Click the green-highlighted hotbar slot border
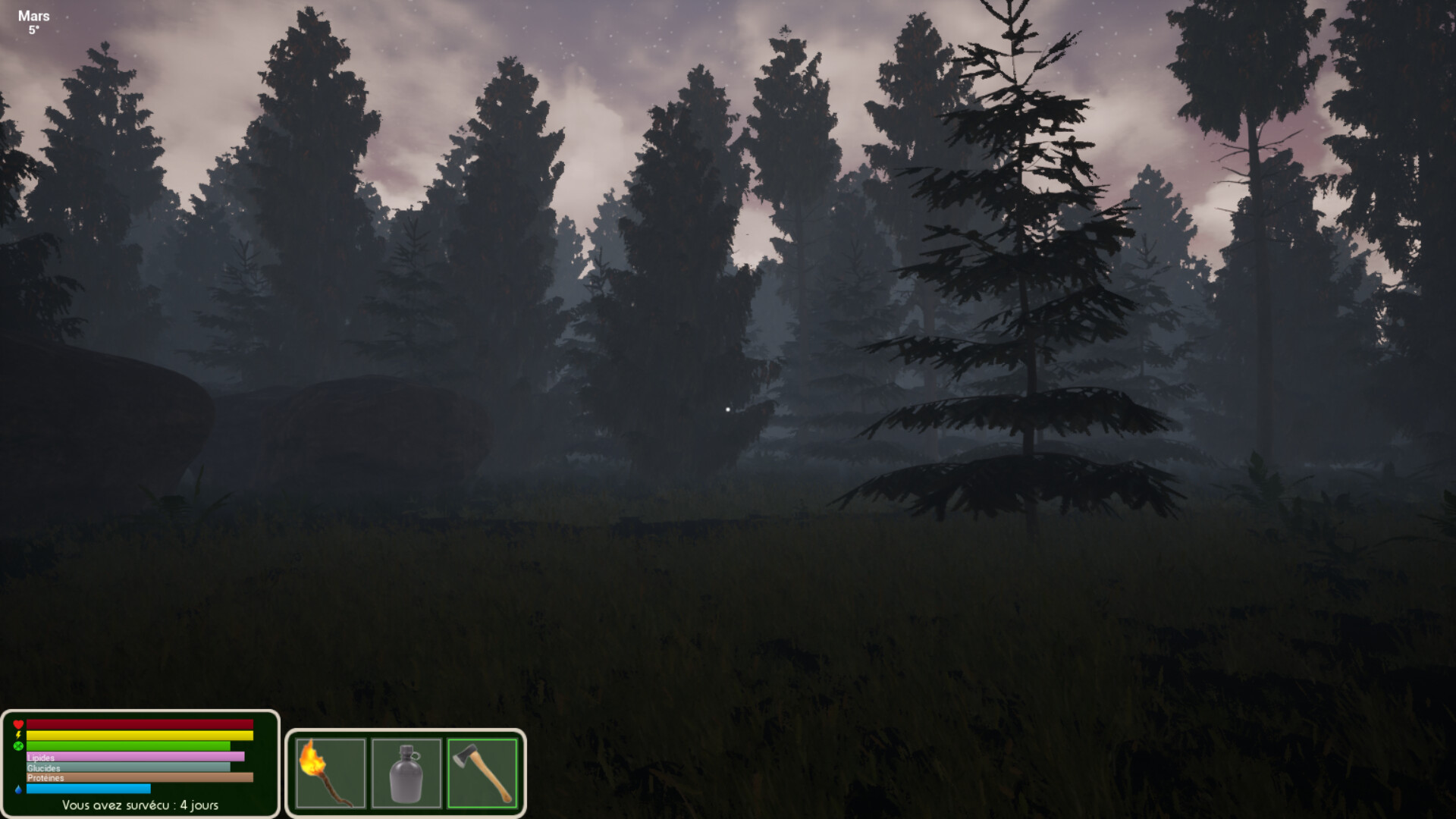The height and width of the screenshot is (819, 1456). 483,738
